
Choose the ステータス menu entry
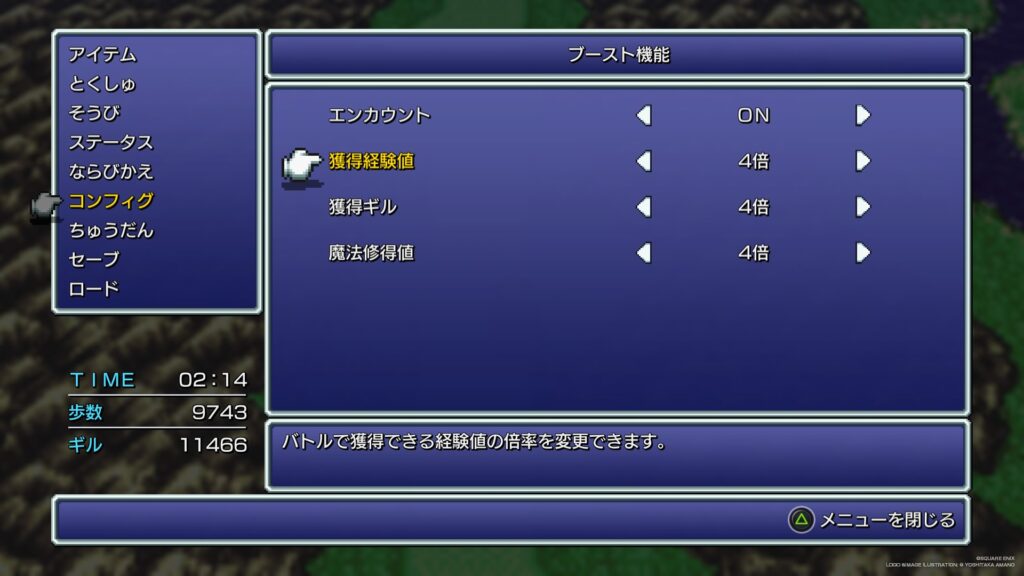(x=111, y=142)
